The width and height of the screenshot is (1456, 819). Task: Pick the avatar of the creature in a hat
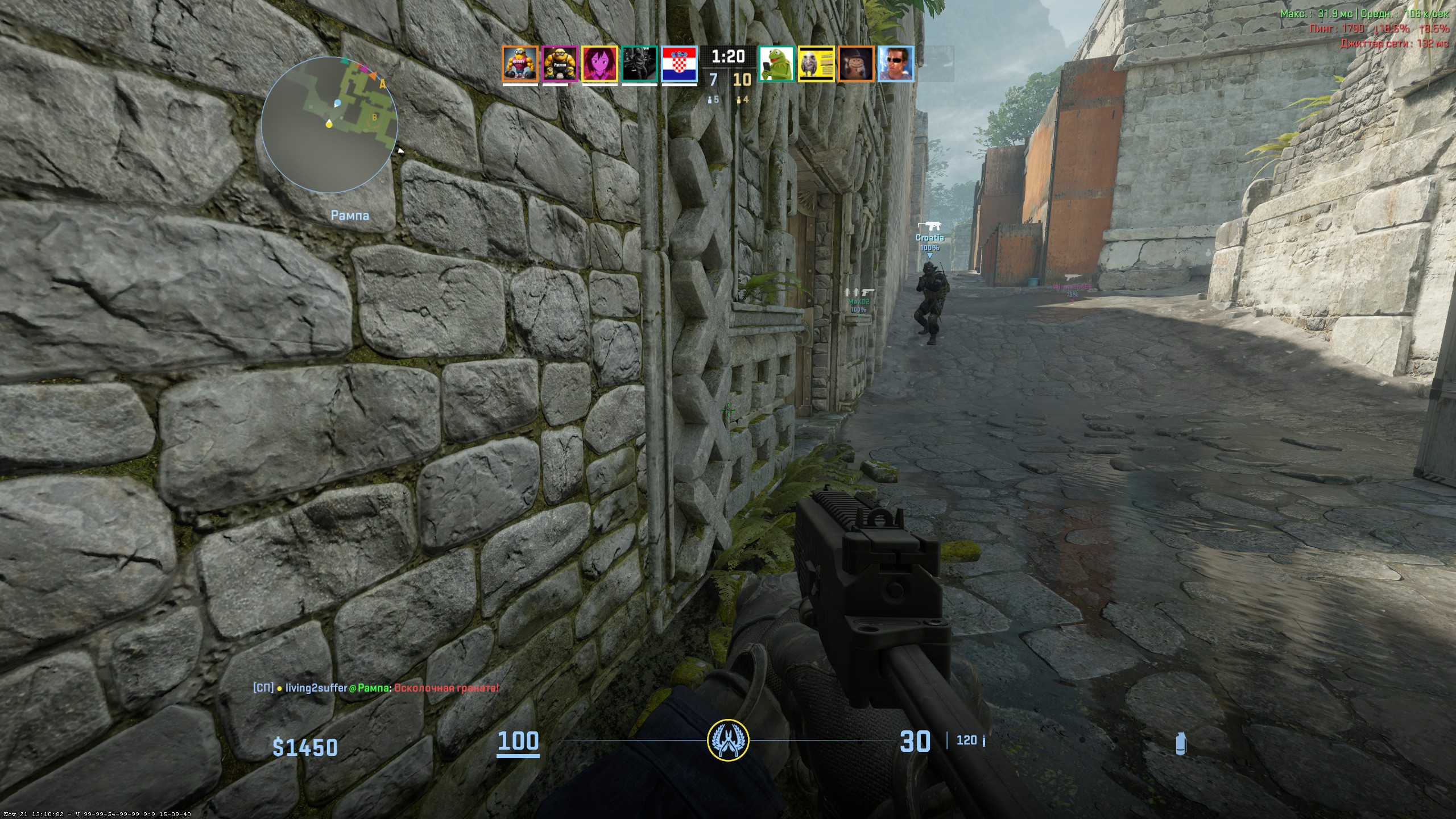pos(856,64)
